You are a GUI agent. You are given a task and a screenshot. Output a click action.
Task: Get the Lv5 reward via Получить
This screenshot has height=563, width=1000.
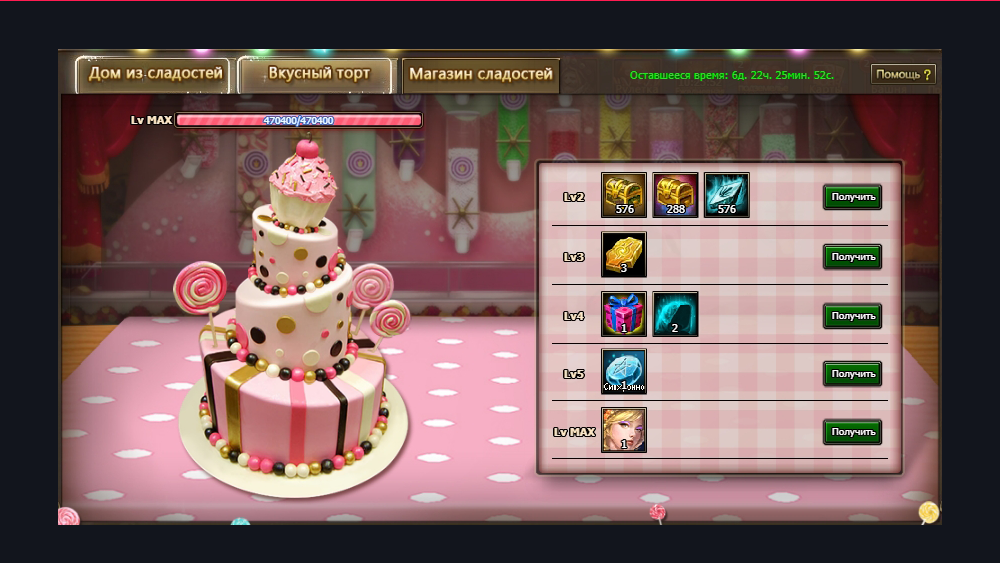pyautogui.click(x=852, y=374)
